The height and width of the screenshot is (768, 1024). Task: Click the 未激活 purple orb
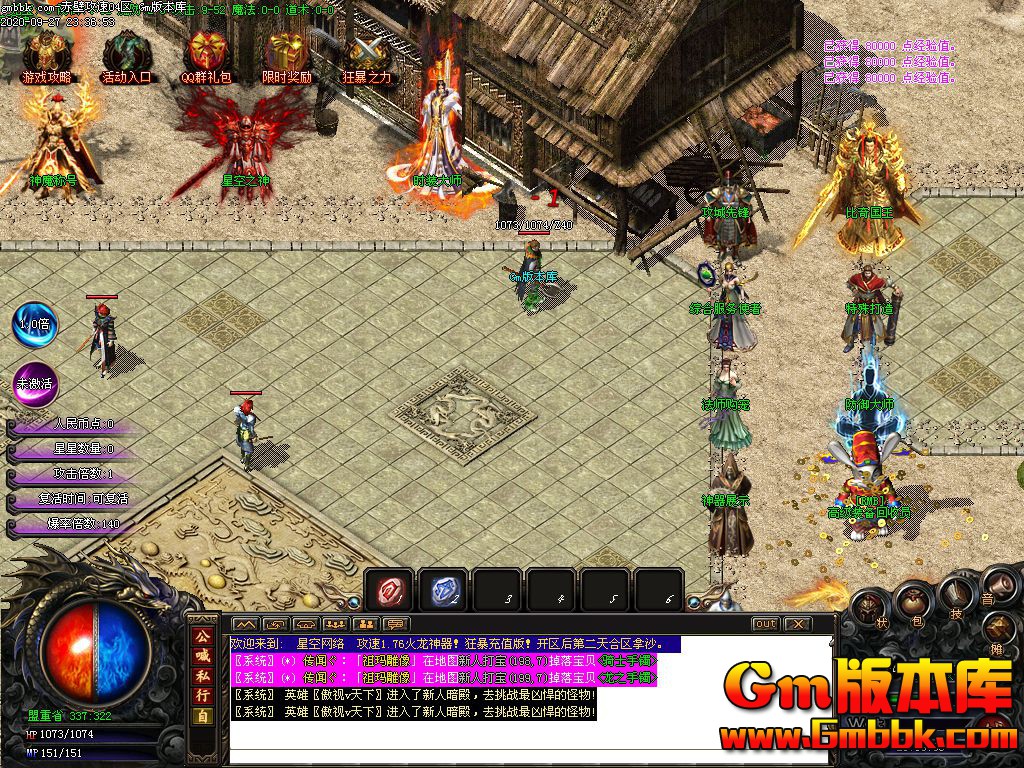coord(34,381)
